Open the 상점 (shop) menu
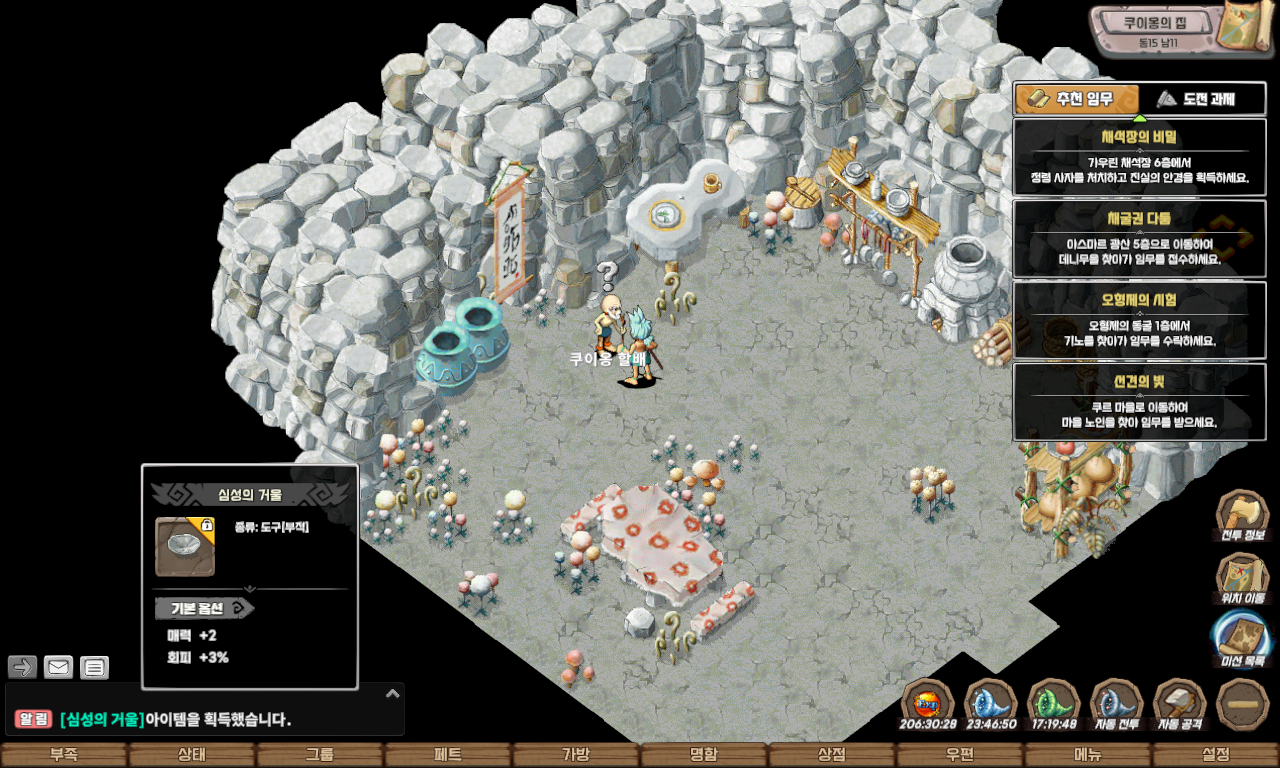This screenshot has height=768, width=1280. point(832,755)
